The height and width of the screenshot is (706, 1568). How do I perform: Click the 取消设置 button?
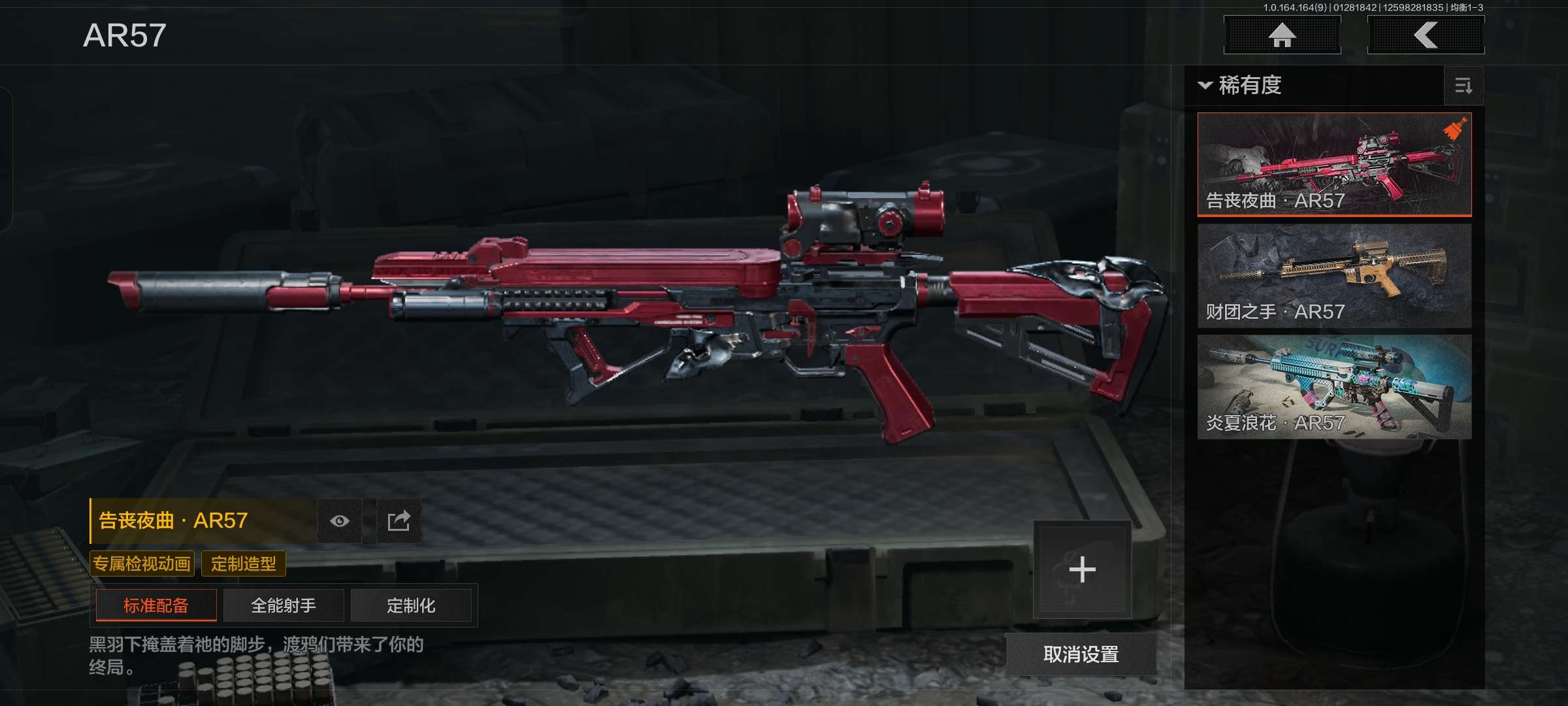click(1081, 654)
